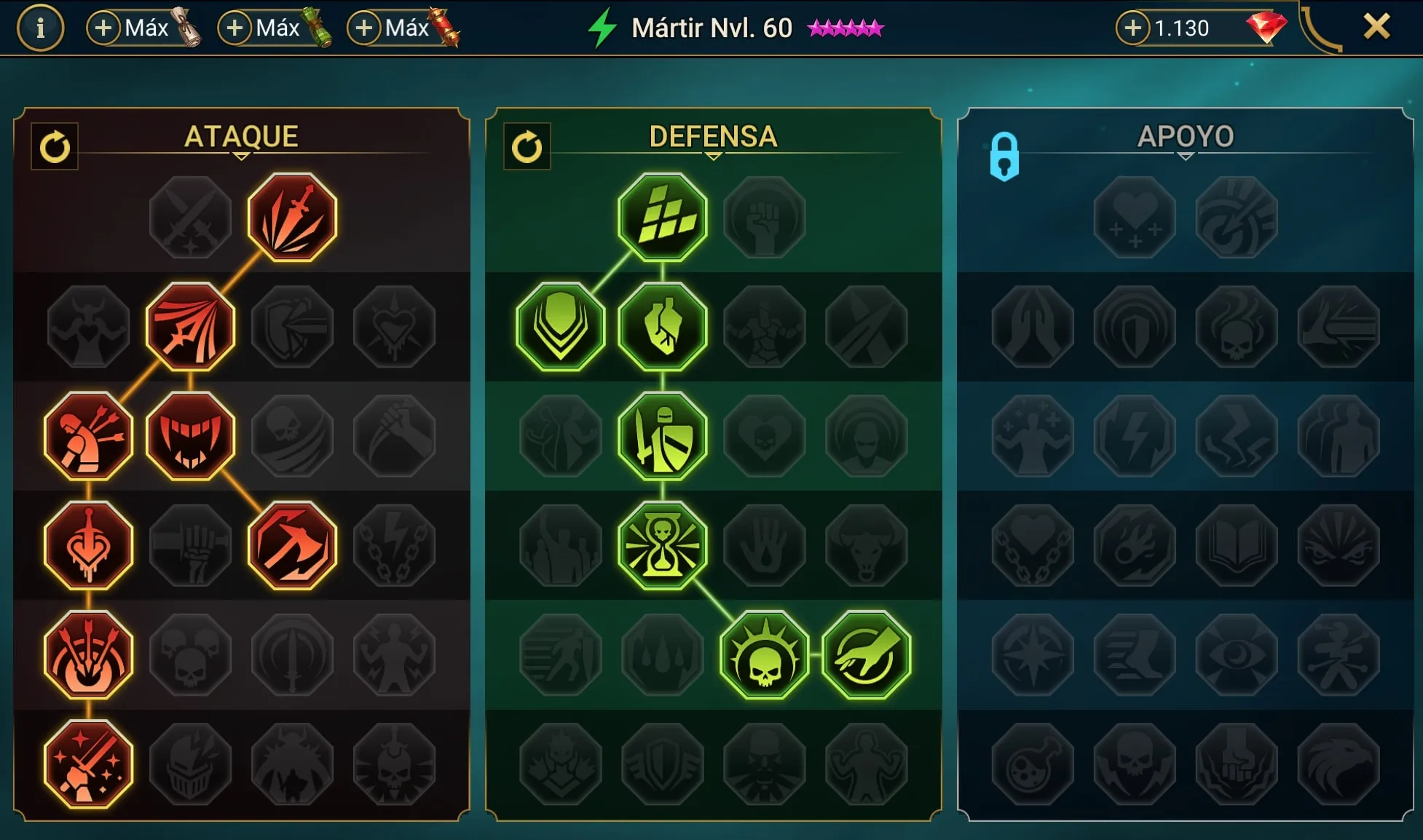Select the bleeding heart dagger mastery
Image resolution: width=1423 pixels, height=840 pixels.
pyautogui.click(x=88, y=545)
